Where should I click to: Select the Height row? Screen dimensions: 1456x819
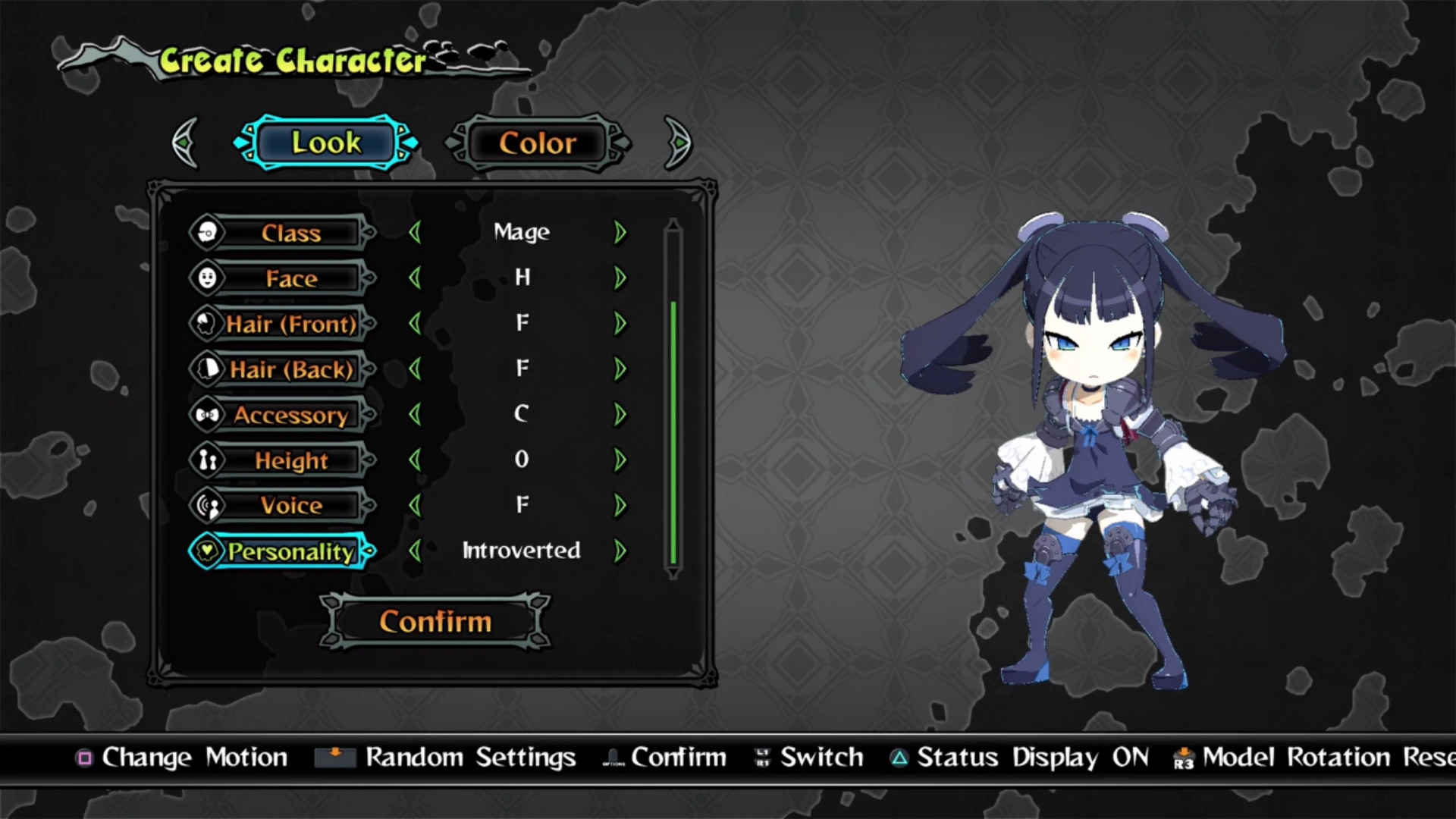(x=290, y=460)
